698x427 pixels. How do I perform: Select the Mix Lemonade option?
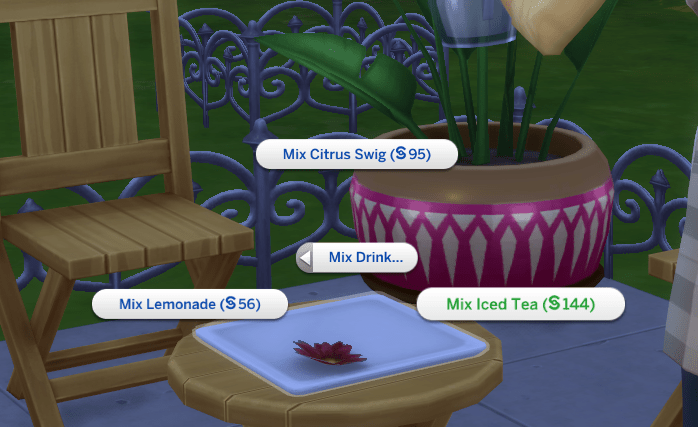point(189,304)
